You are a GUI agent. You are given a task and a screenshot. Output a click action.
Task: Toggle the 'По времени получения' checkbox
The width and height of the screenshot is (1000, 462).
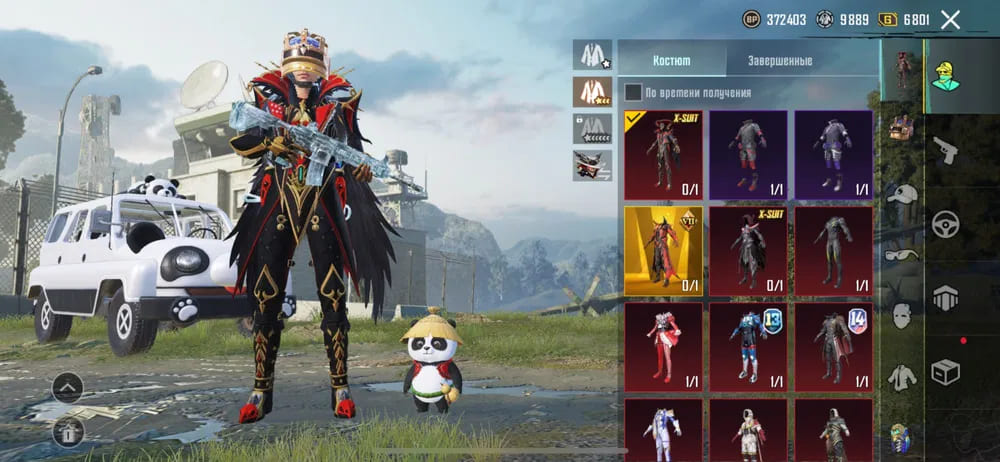(x=633, y=93)
